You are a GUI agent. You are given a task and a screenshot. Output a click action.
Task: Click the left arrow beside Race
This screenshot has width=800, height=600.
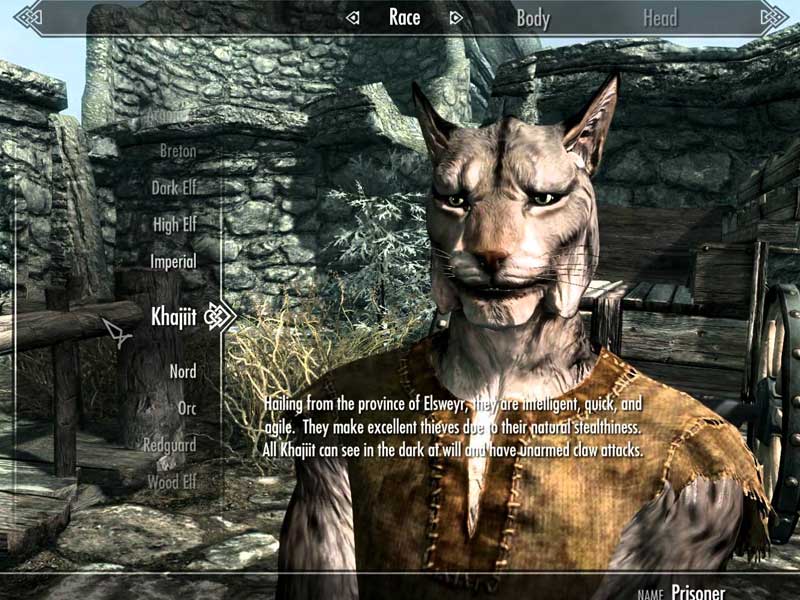point(351,18)
